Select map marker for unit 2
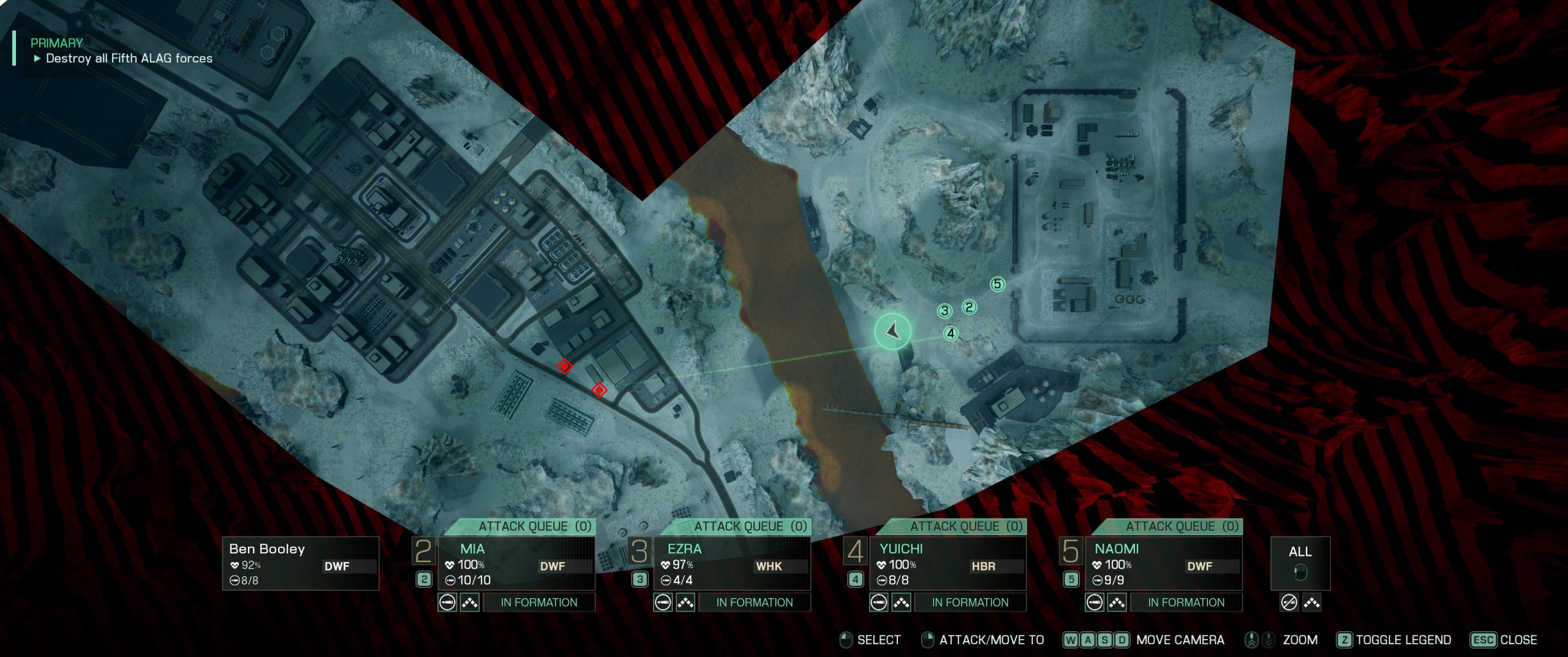 (x=969, y=306)
